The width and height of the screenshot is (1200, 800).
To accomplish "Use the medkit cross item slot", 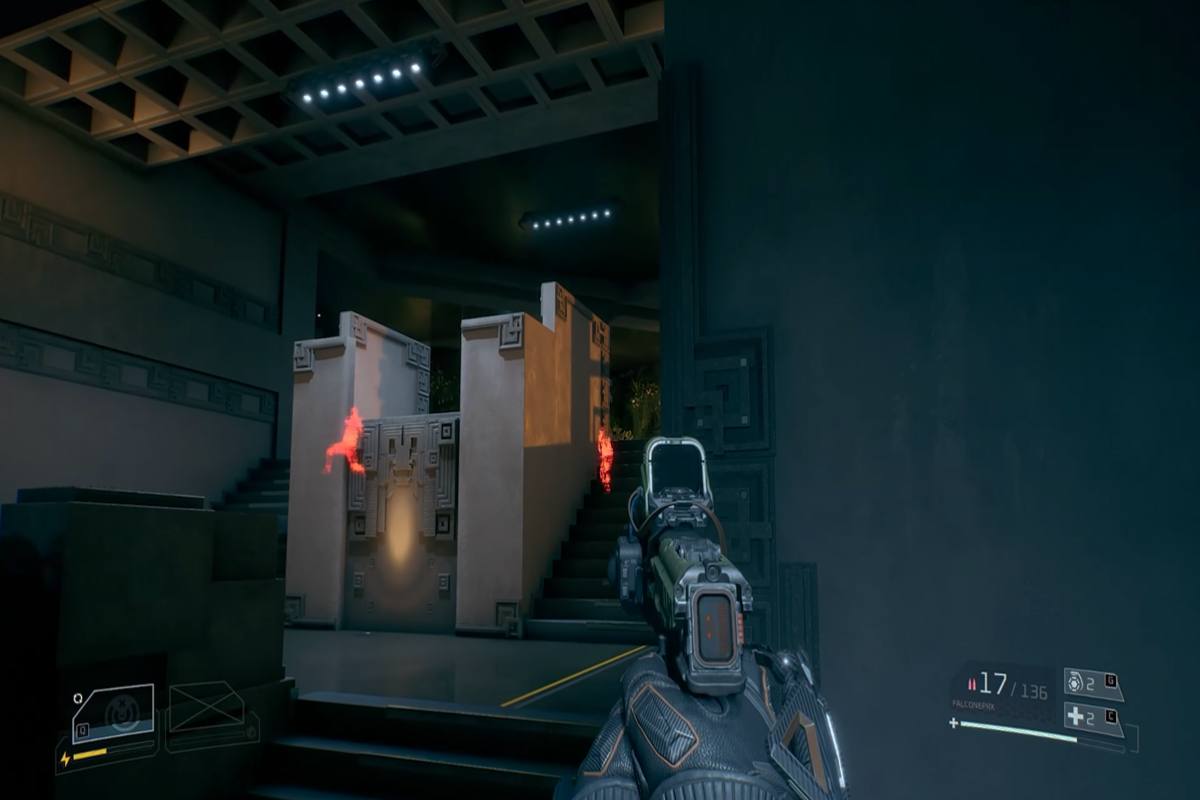I will (x=1092, y=717).
